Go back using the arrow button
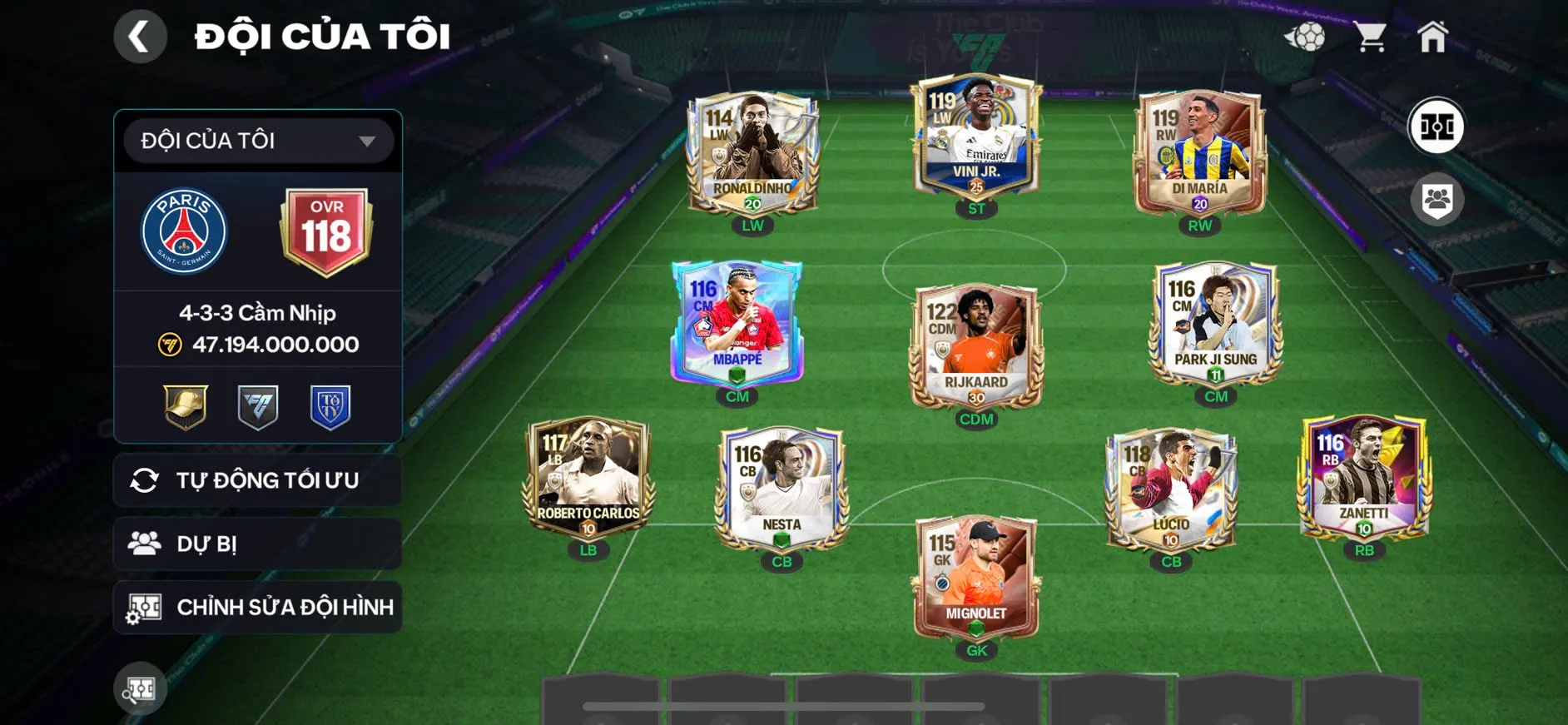The height and width of the screenshot is (725, 1568). 140,37
